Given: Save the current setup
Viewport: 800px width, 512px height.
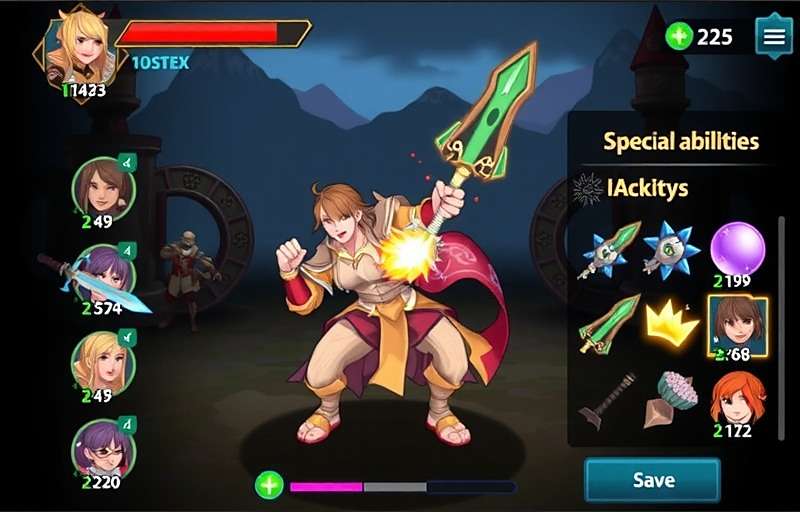Looking at the screenshot, I should 652,480.
